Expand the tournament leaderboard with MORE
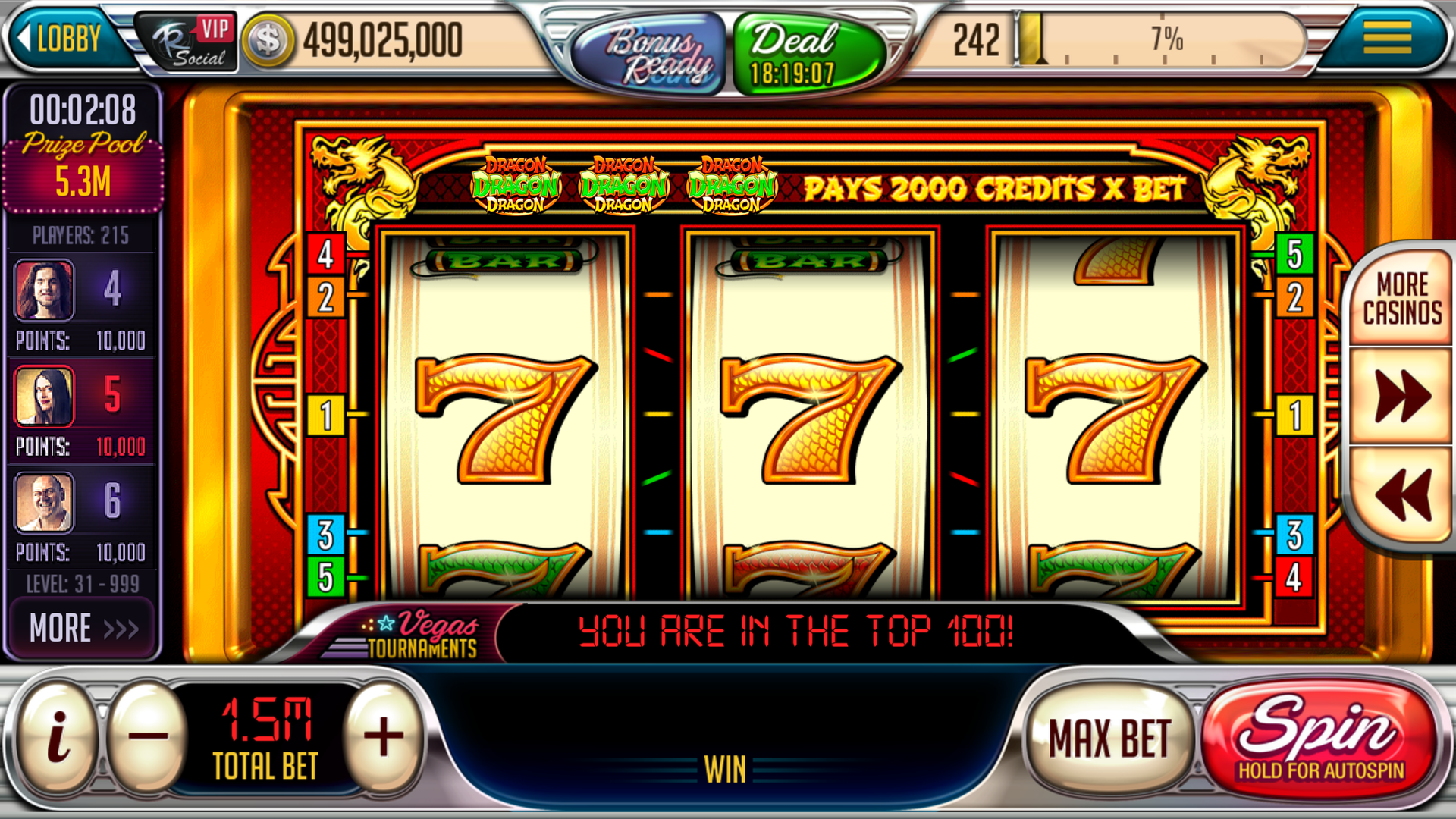This screenshot has width=1456, height=819. click(82, 625)
